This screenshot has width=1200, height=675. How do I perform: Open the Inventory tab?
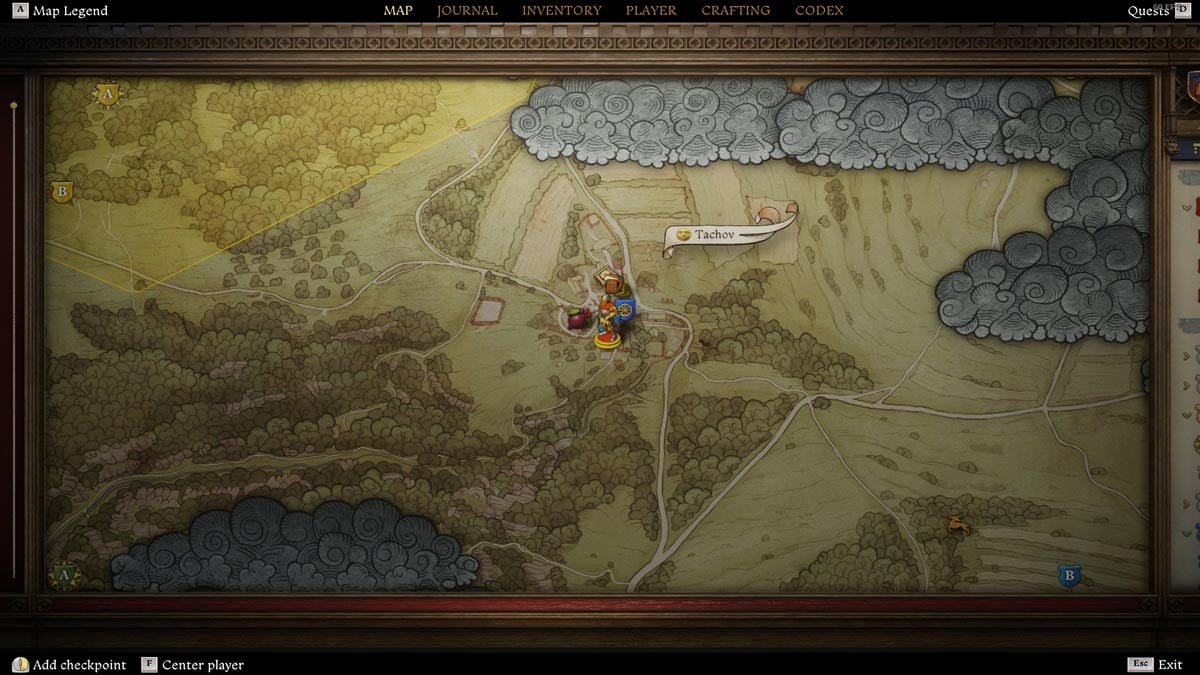561,11
